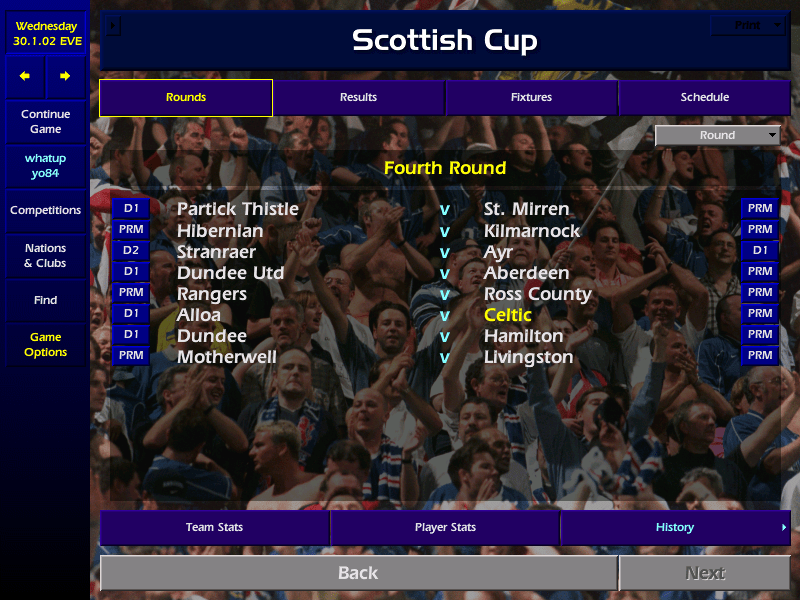Open Game Options
The image size is (800, 600).
click(45, 345)
